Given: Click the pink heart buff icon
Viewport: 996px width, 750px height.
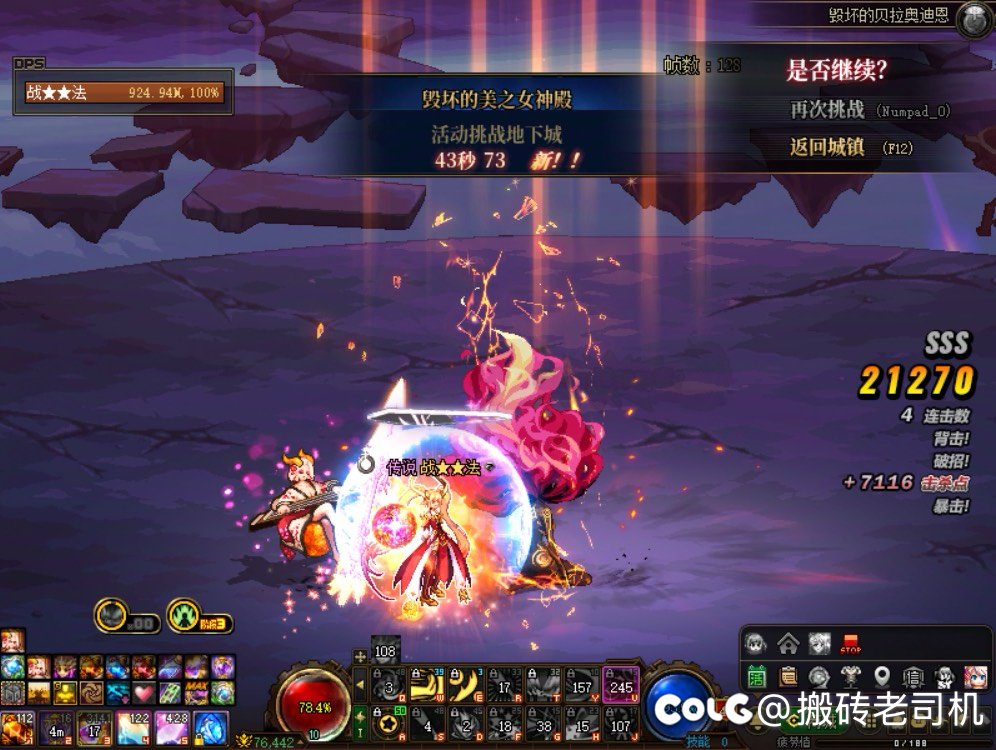Looking at the screenshot, I should point(144,692).
